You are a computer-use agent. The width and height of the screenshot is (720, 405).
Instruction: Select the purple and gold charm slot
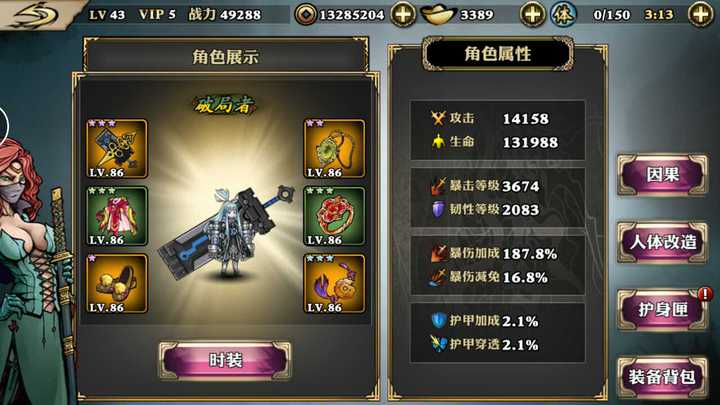(x=334, y=283)
